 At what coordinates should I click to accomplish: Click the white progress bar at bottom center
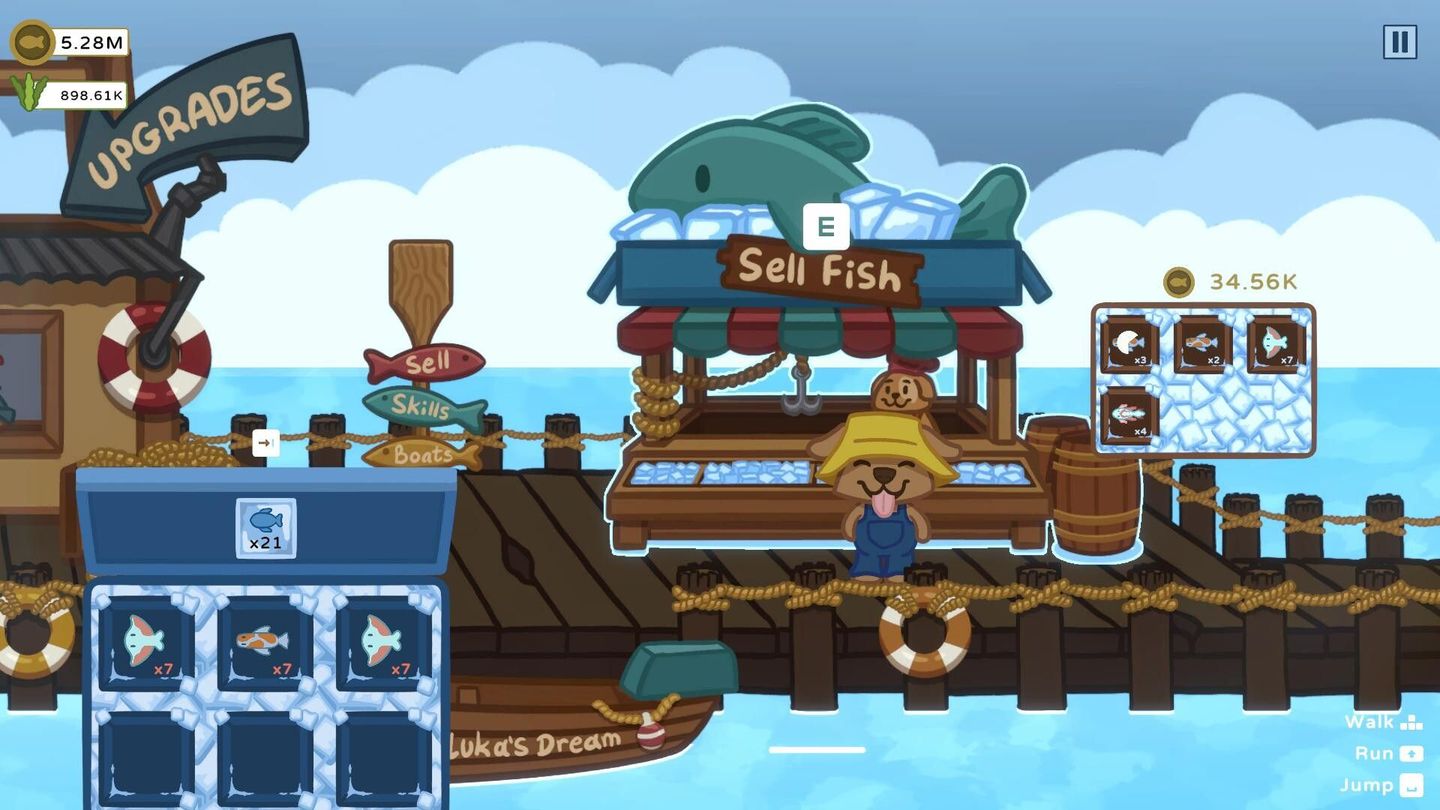[x=816, y=748]
